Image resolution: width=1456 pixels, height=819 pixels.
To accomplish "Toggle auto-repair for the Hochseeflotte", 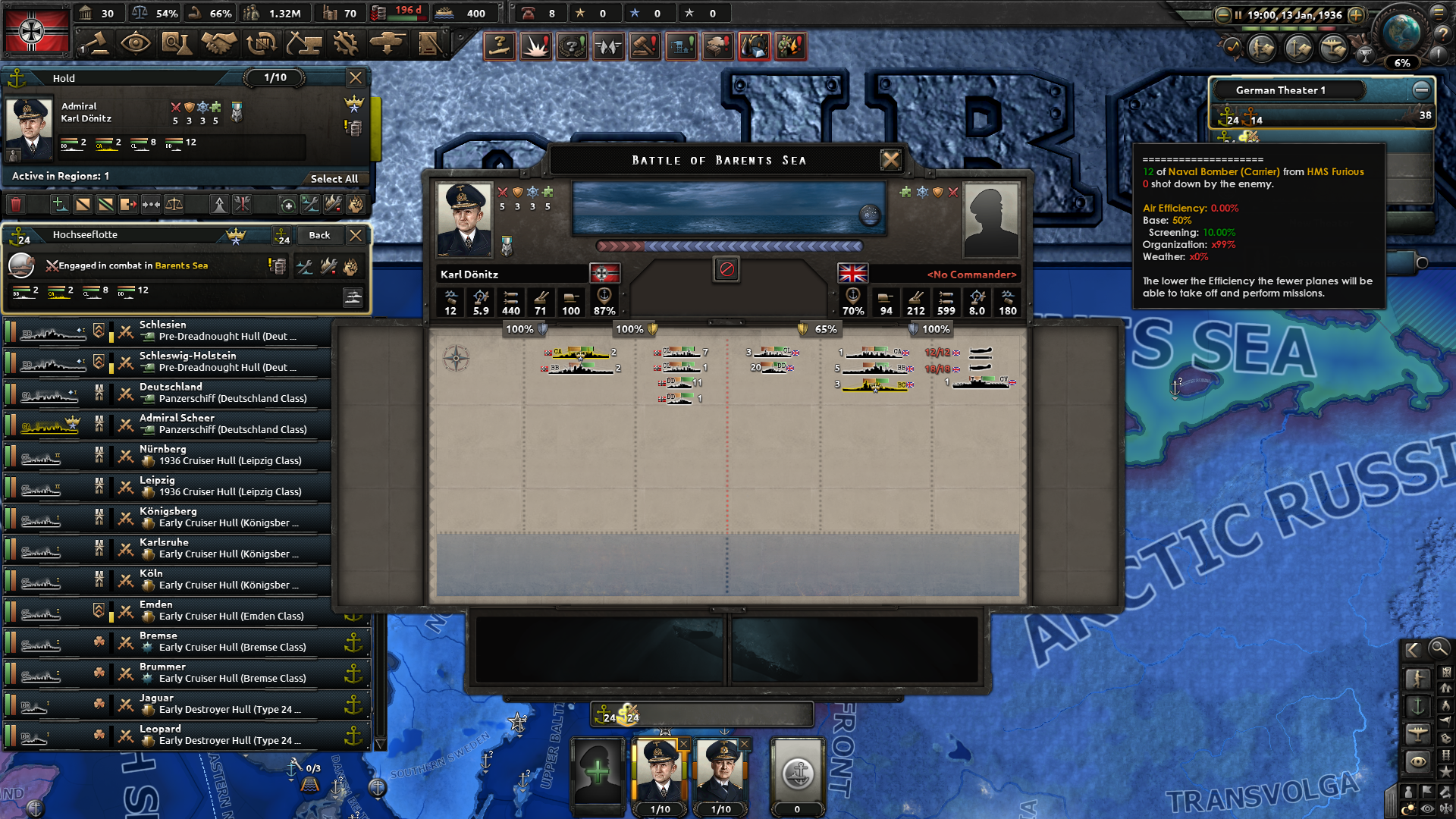I will coord(304,266).
